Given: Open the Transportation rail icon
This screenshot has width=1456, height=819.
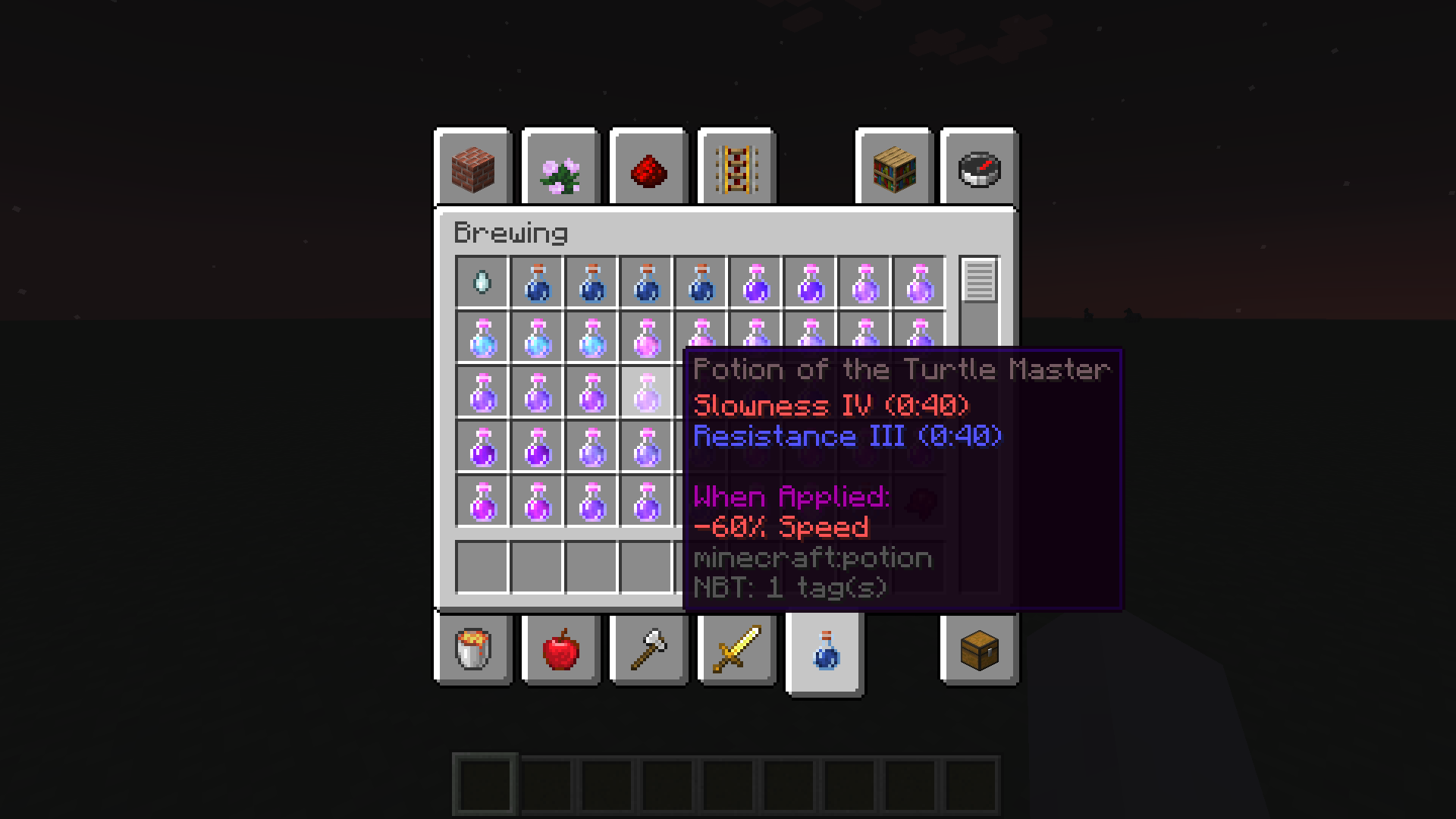Looking at the screenshot, I should 736,168.
